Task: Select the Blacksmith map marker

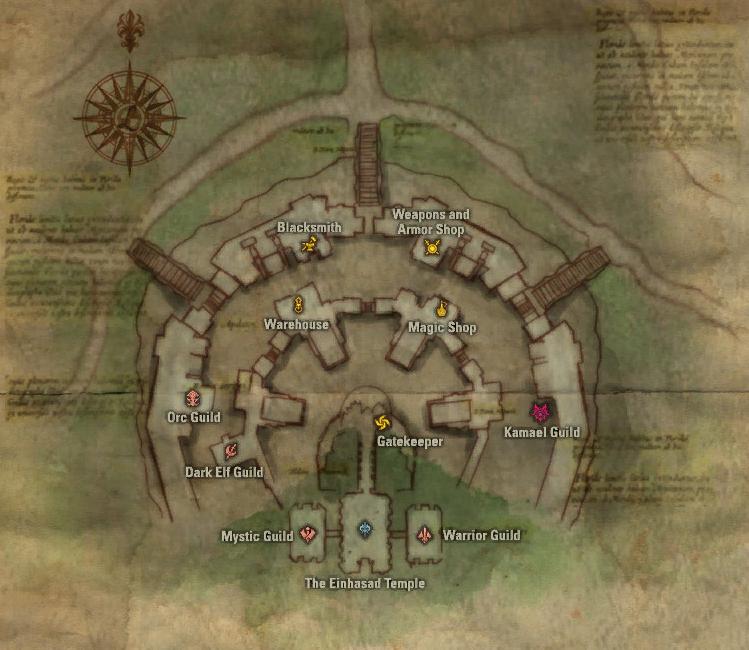Action: [310, 246]
